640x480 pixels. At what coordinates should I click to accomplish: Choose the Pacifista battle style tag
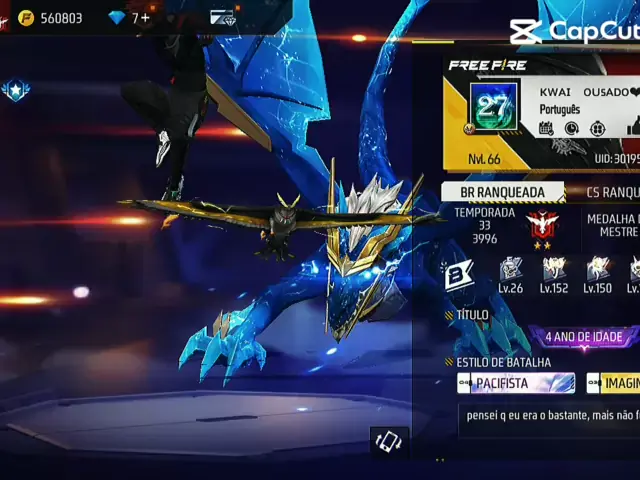pos(516,383)
